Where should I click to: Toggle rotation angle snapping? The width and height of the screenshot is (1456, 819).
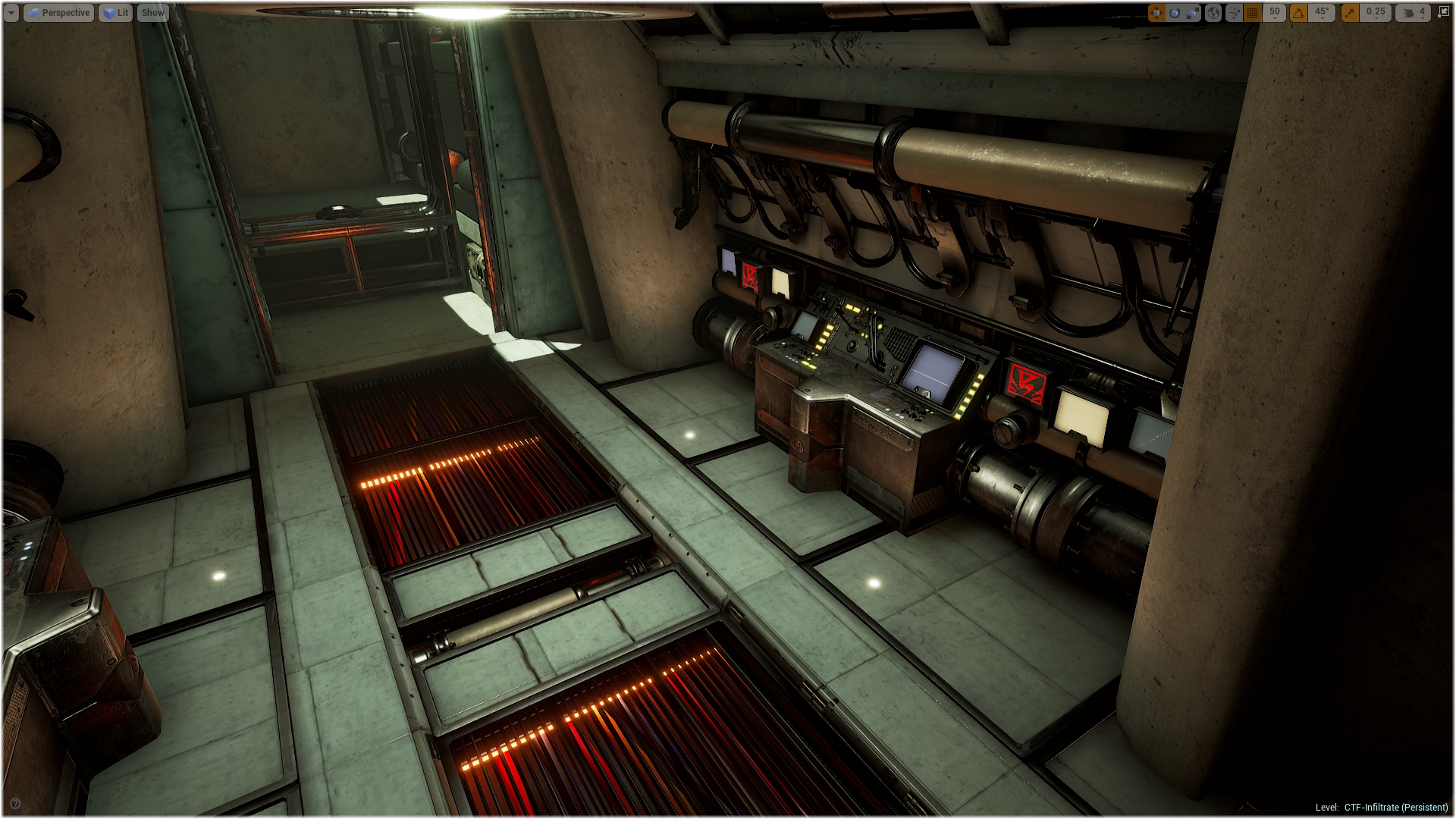[x=1299, y=13]
